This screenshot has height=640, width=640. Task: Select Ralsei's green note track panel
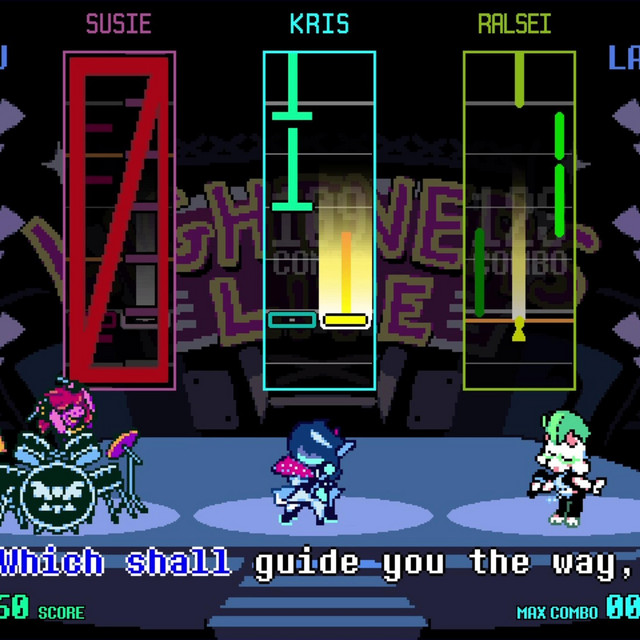coord(519,220)
